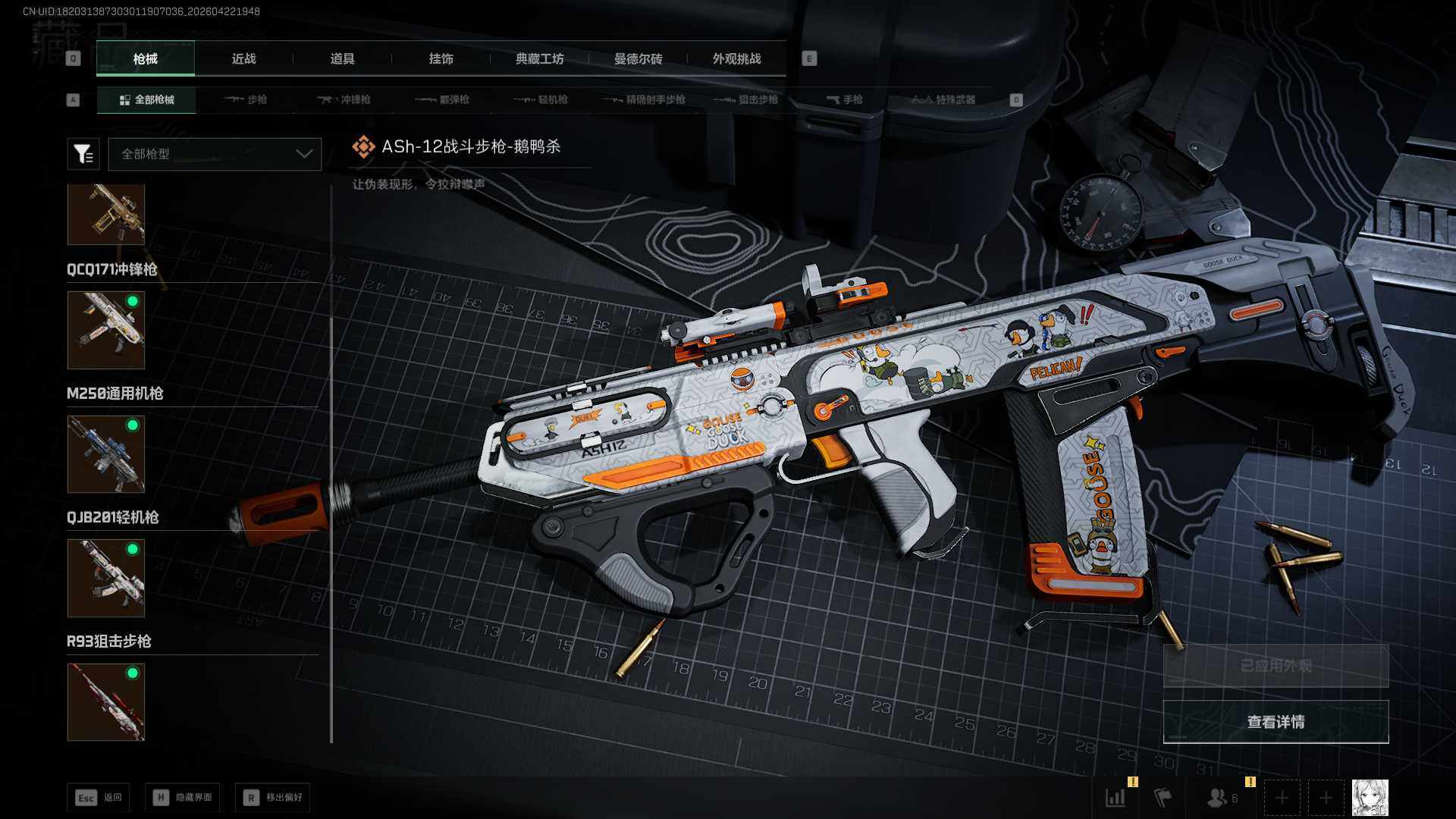The width and height of the screenshot is (1456, 819).
Task: Open the 典藏工坊 workshop tab
Action: (x=539, y=59)
